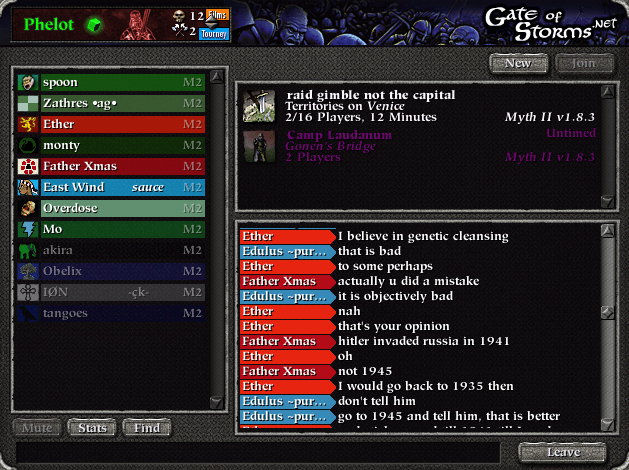Click the Mute button
This screenshot has width=629, height=470.
click(x=37, y=429)
